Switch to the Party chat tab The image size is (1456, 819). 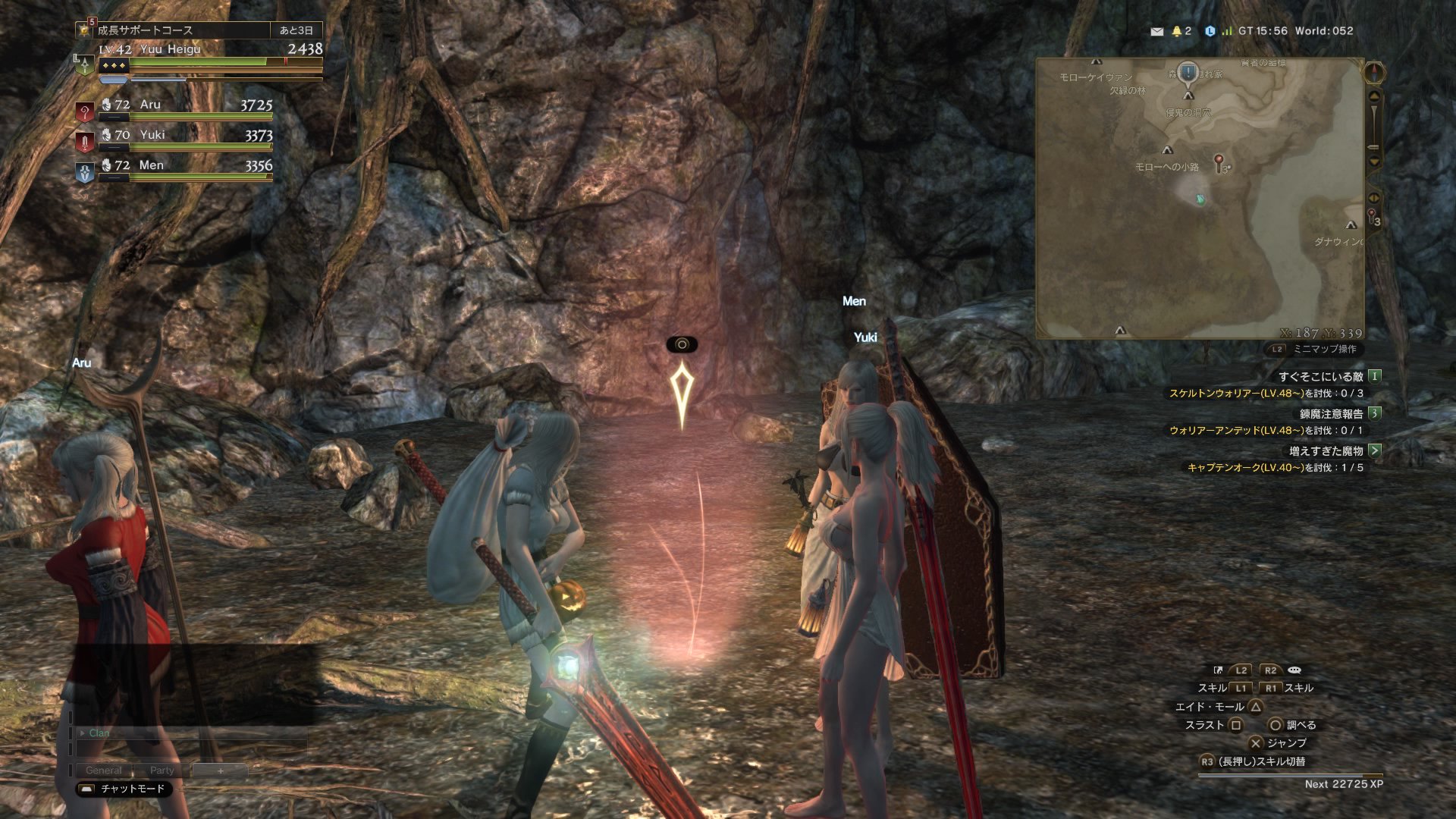tap(162, 770)
